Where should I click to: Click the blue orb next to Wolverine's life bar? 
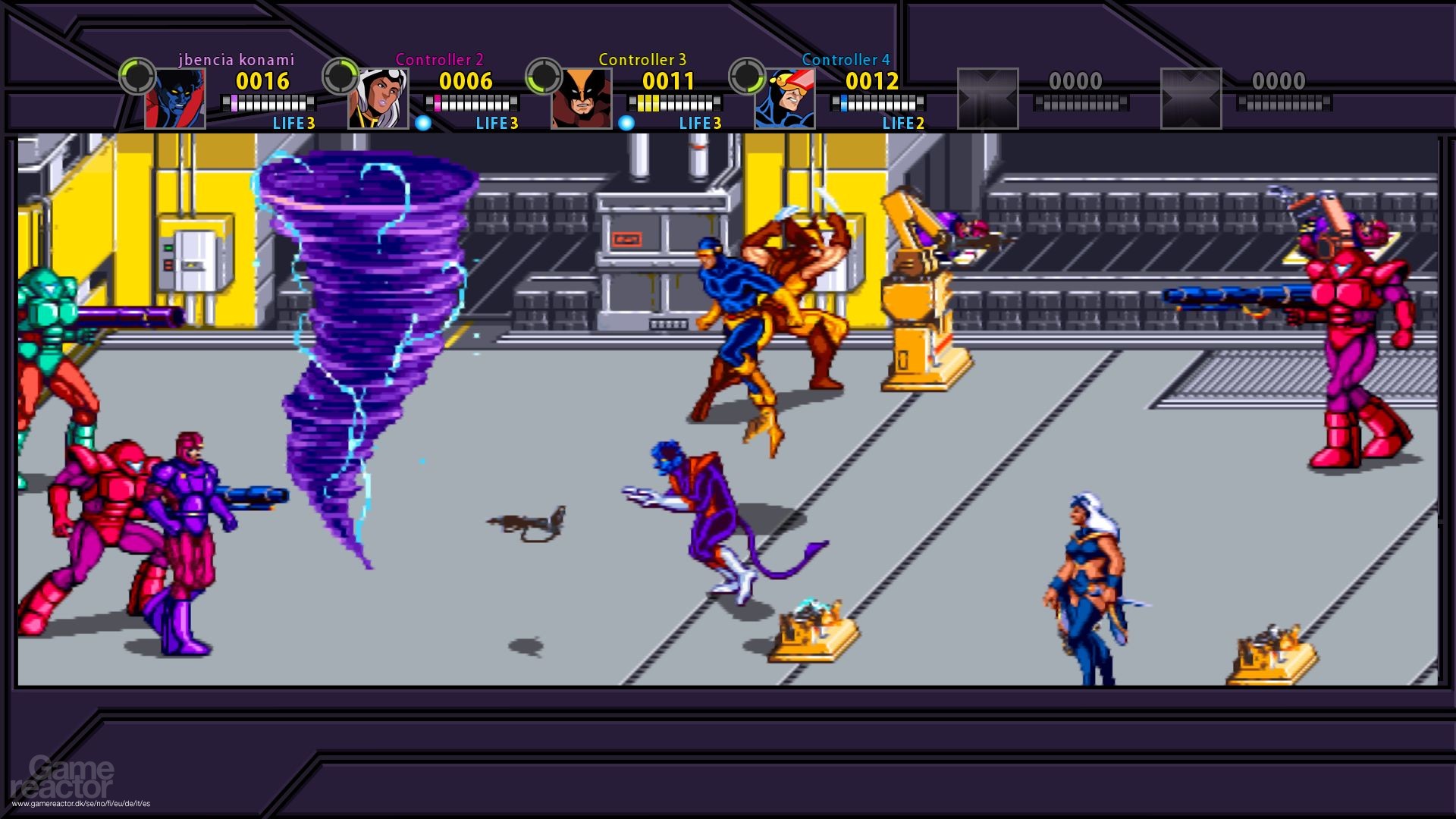coord(626,121)
